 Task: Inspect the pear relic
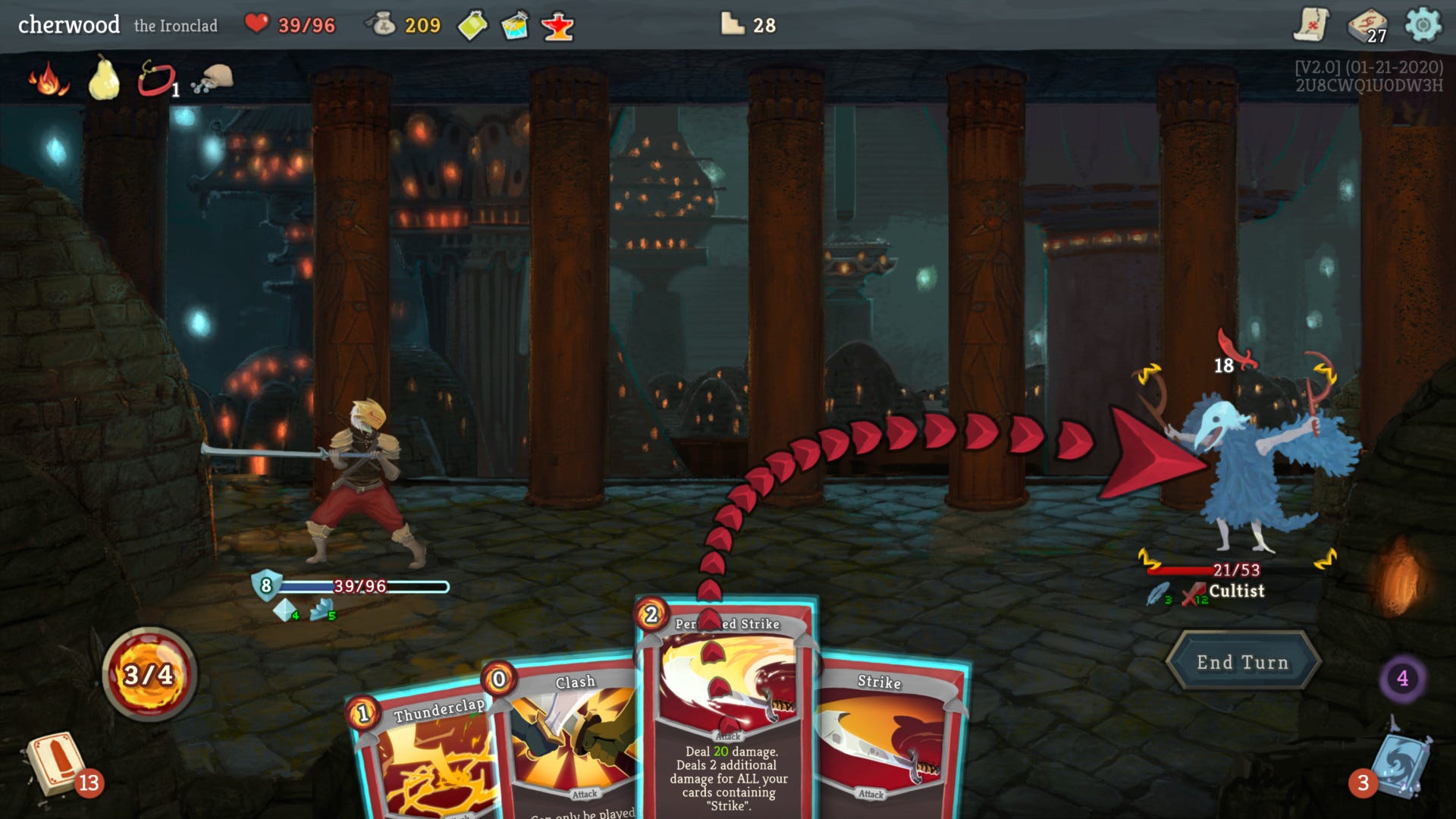[x=104, y=79]
